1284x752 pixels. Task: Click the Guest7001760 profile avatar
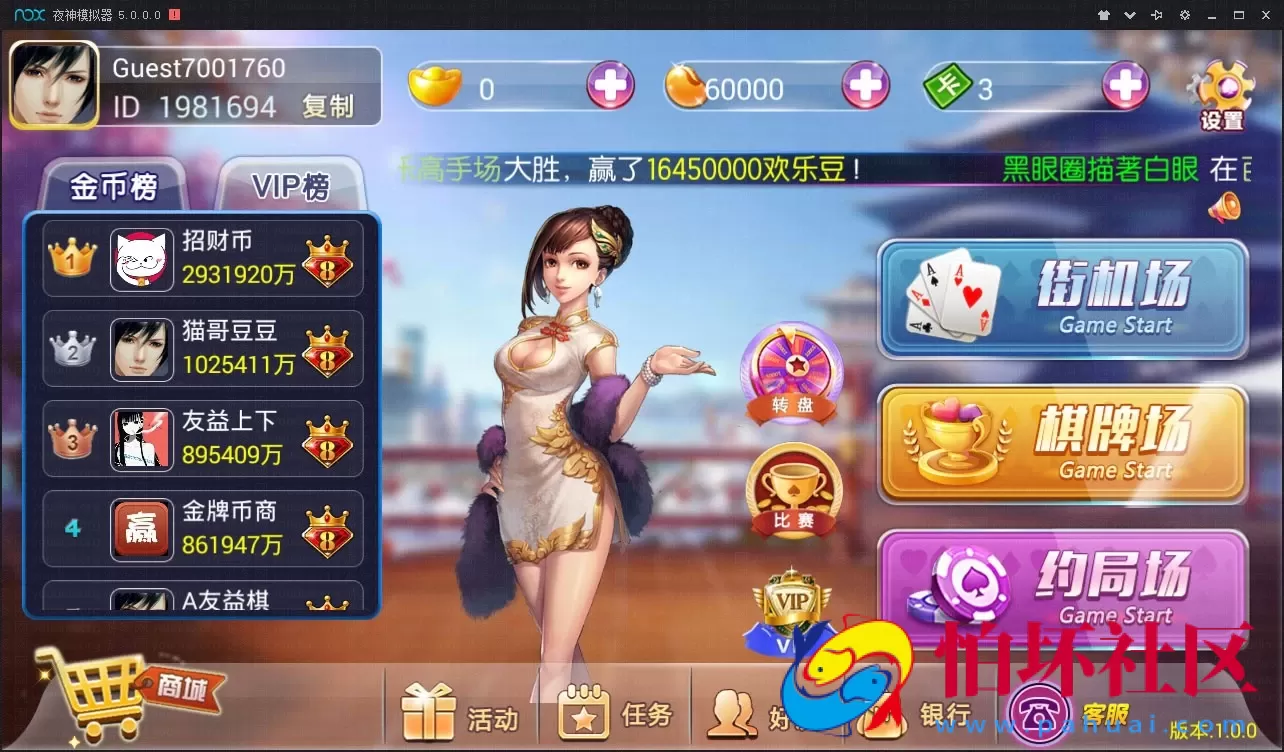pyautogui.click(x=54, y=86)
